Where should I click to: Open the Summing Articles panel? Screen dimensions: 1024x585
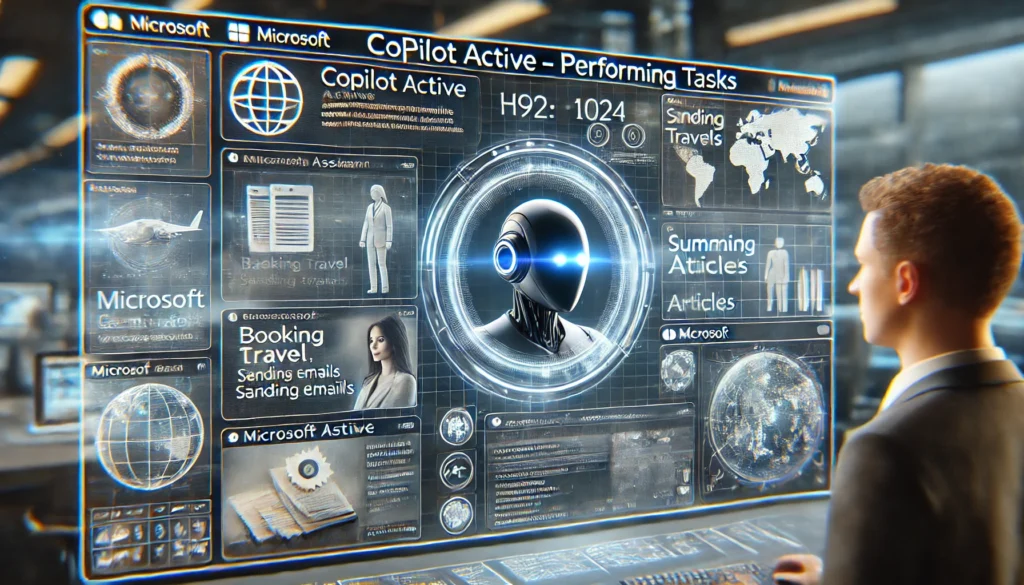[745, 268]
